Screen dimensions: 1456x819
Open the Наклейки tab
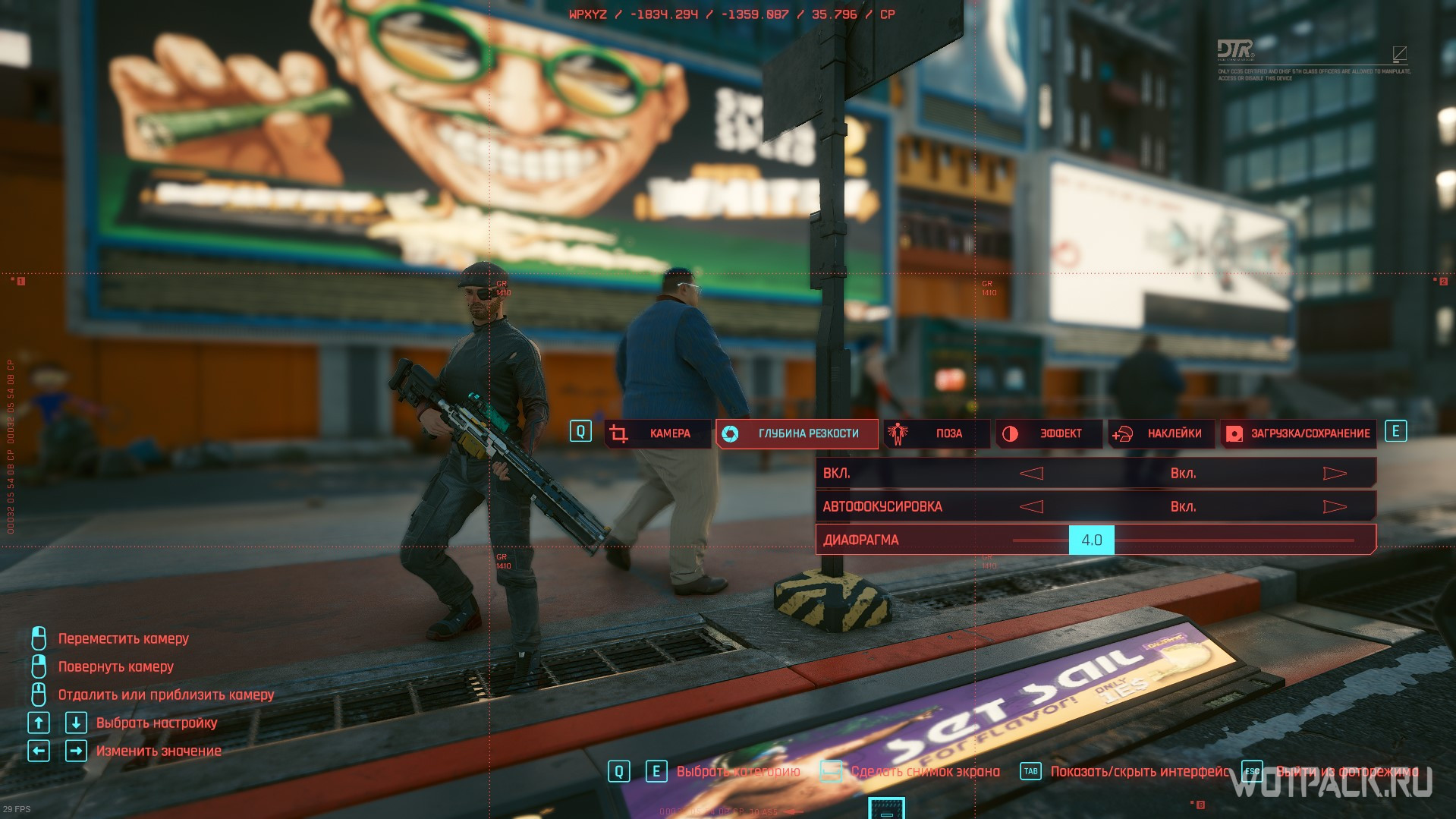click(1162, 433)
